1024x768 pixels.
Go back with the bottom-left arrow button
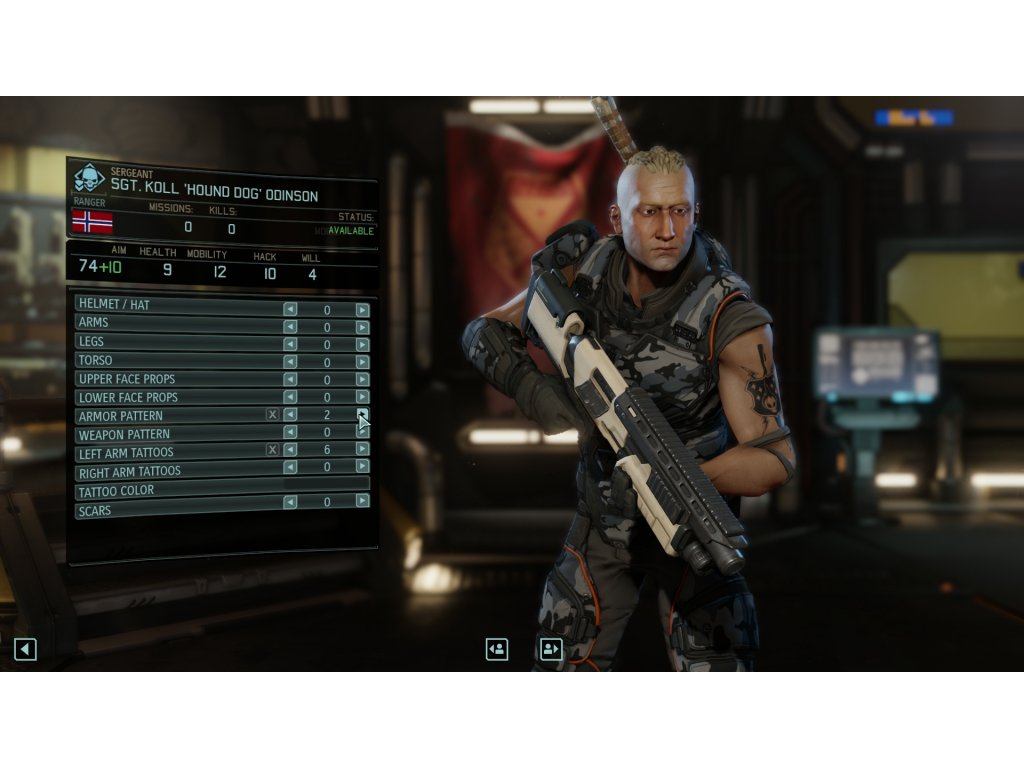click(x=25, y=649)
